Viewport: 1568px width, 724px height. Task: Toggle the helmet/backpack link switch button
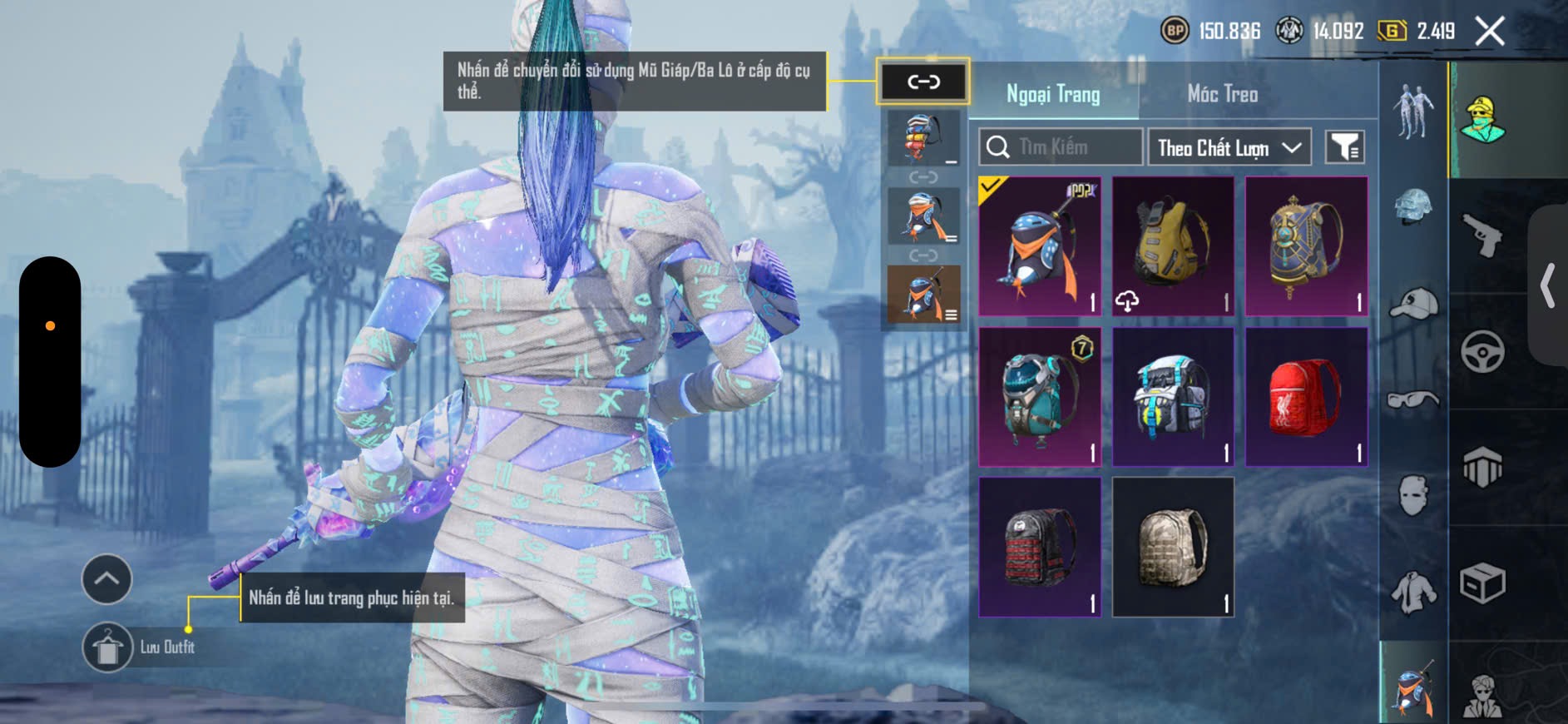pos(923,82)
